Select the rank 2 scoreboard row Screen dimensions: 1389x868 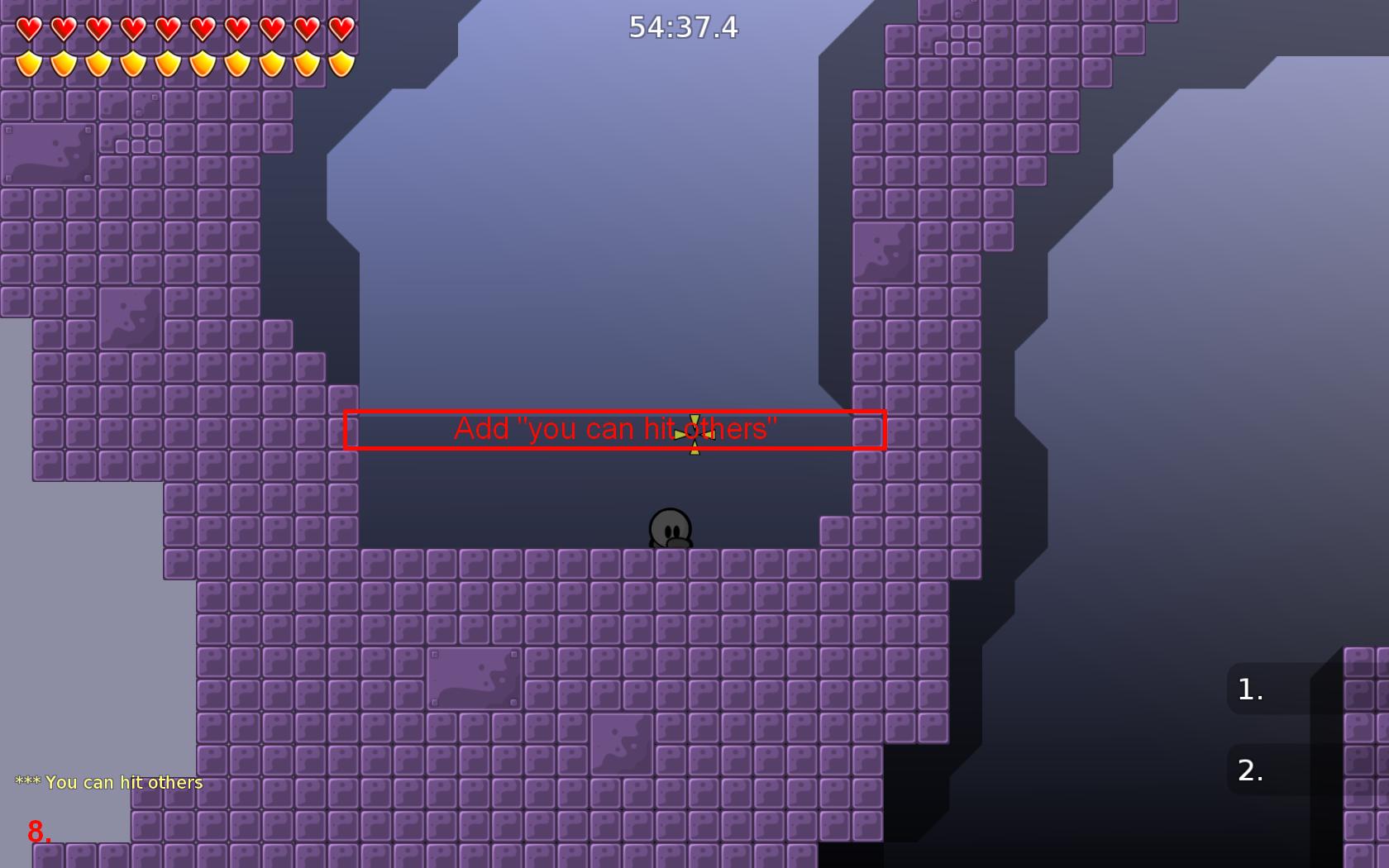(x=1305, y=770)
